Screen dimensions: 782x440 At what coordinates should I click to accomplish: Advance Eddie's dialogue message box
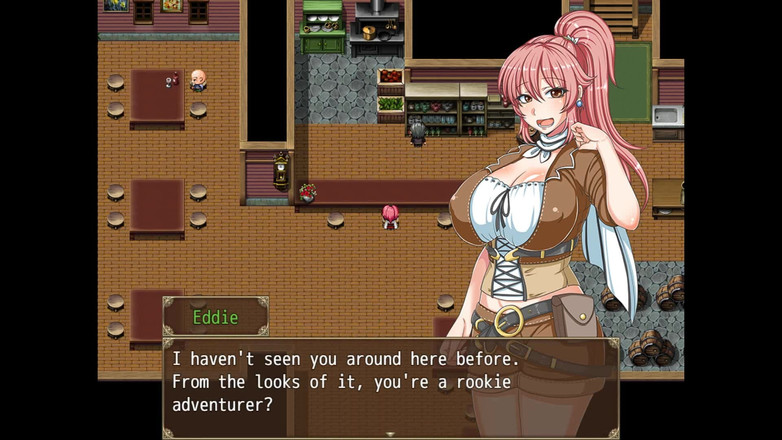tap(390, 385)
